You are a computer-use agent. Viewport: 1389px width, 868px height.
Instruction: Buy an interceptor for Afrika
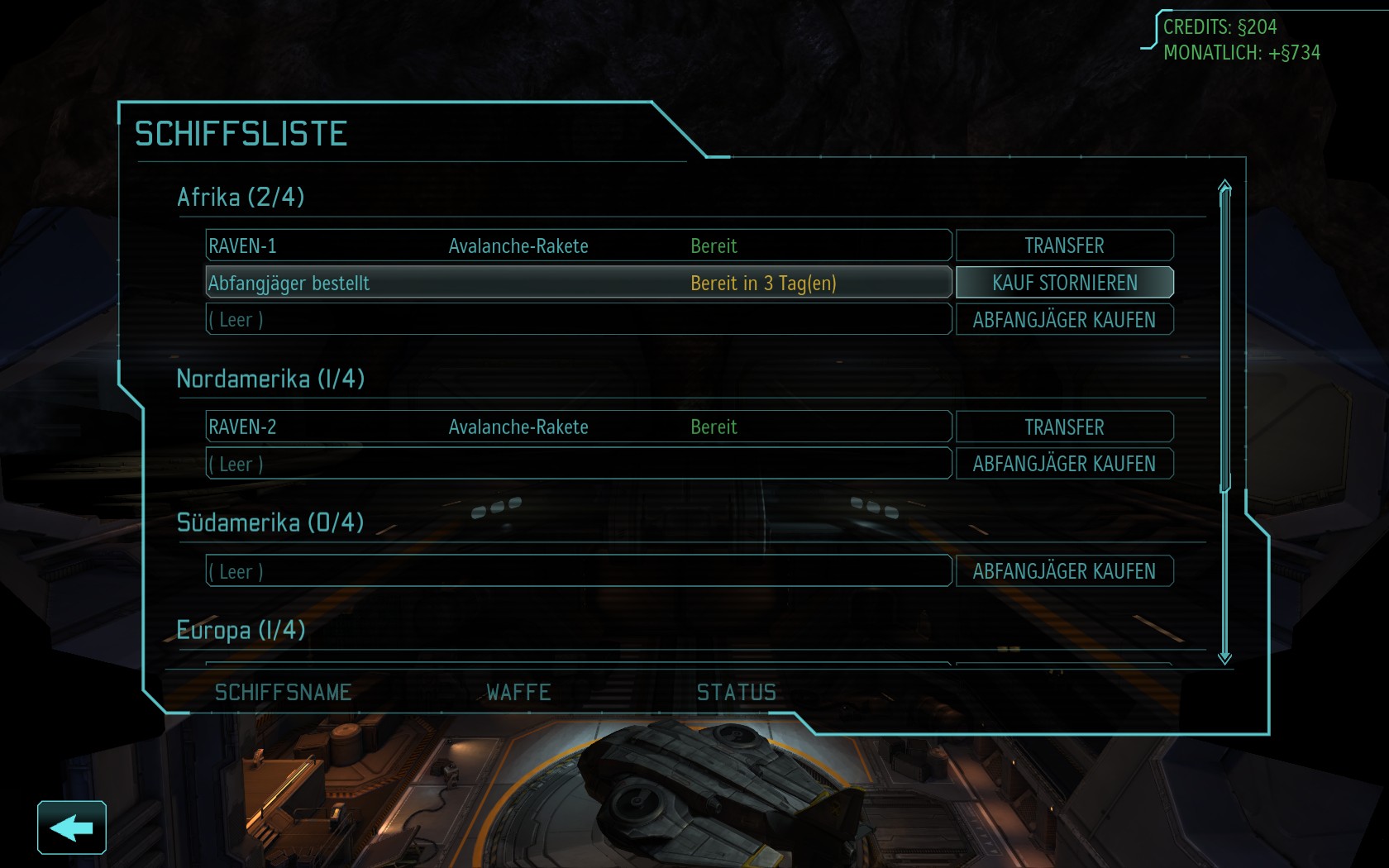(1064, 320)
